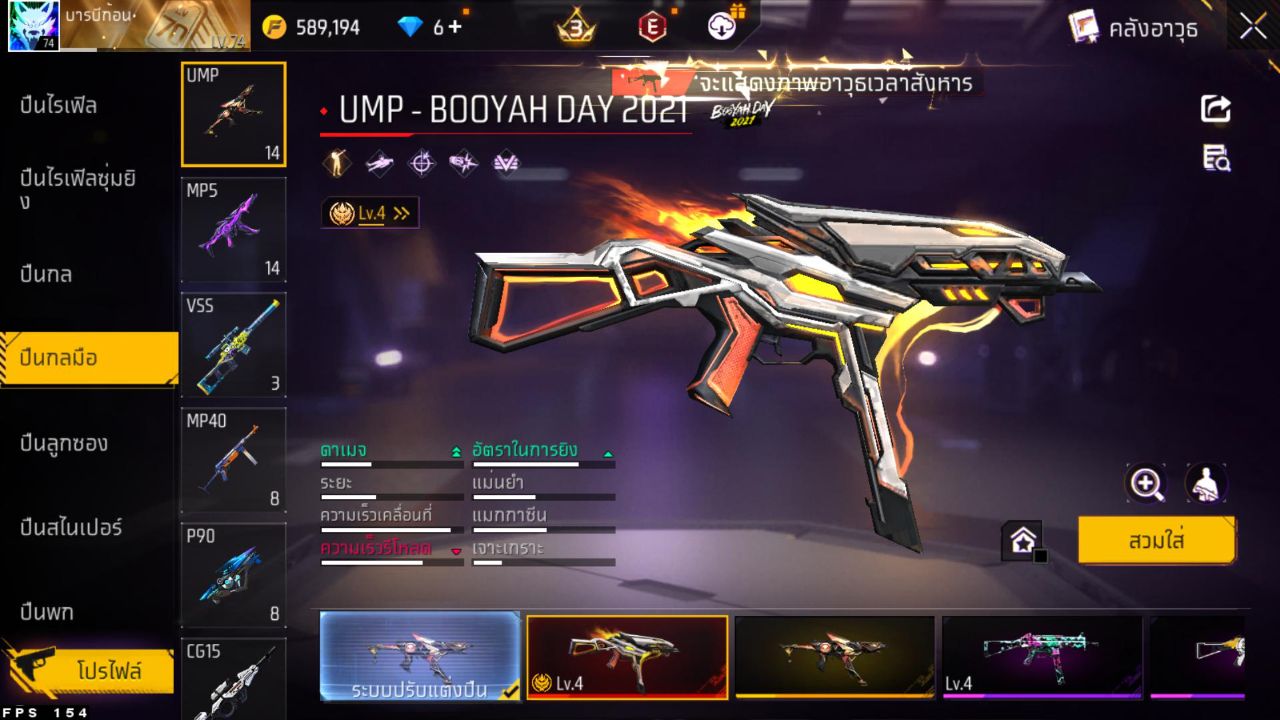1280x720 pixels.
Task: Toggle the gun customization checkmark
Action: 508,690
